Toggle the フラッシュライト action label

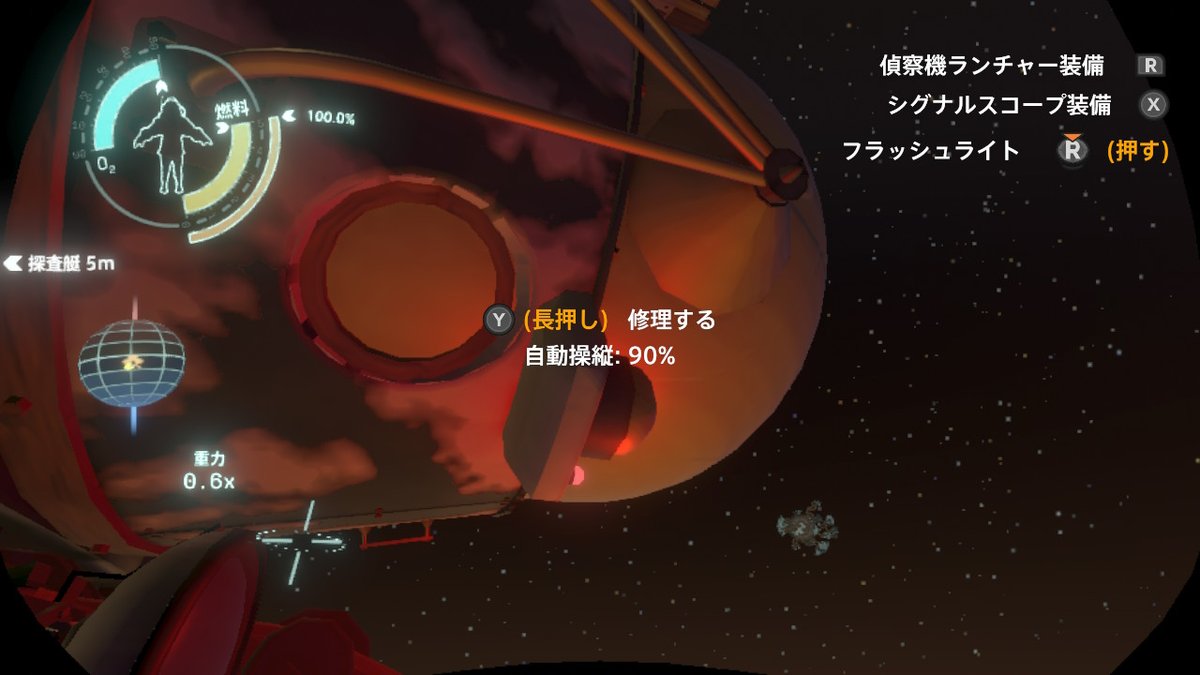click(930, 151)
